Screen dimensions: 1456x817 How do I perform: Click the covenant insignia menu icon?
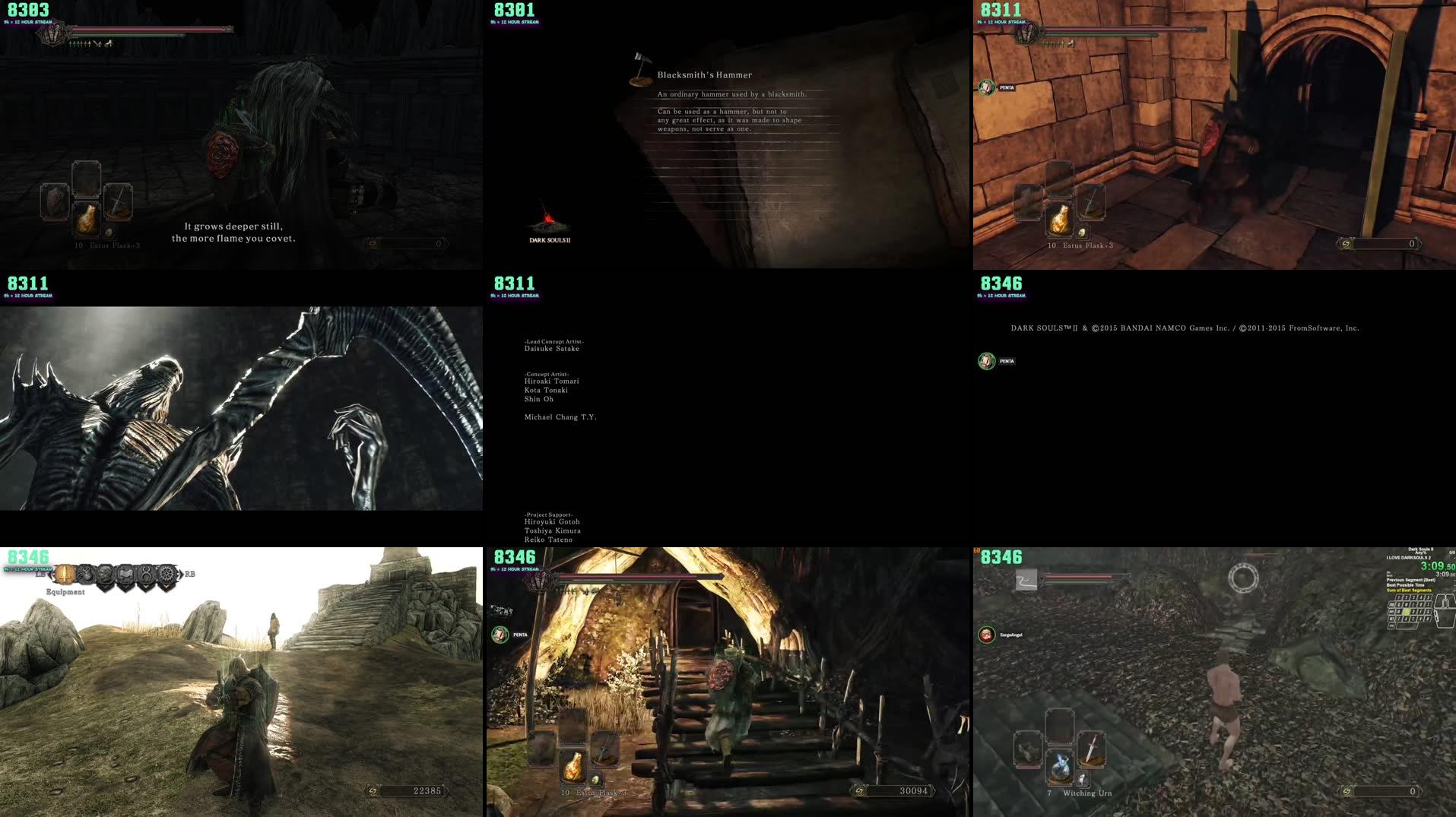[x=148, y=574]
